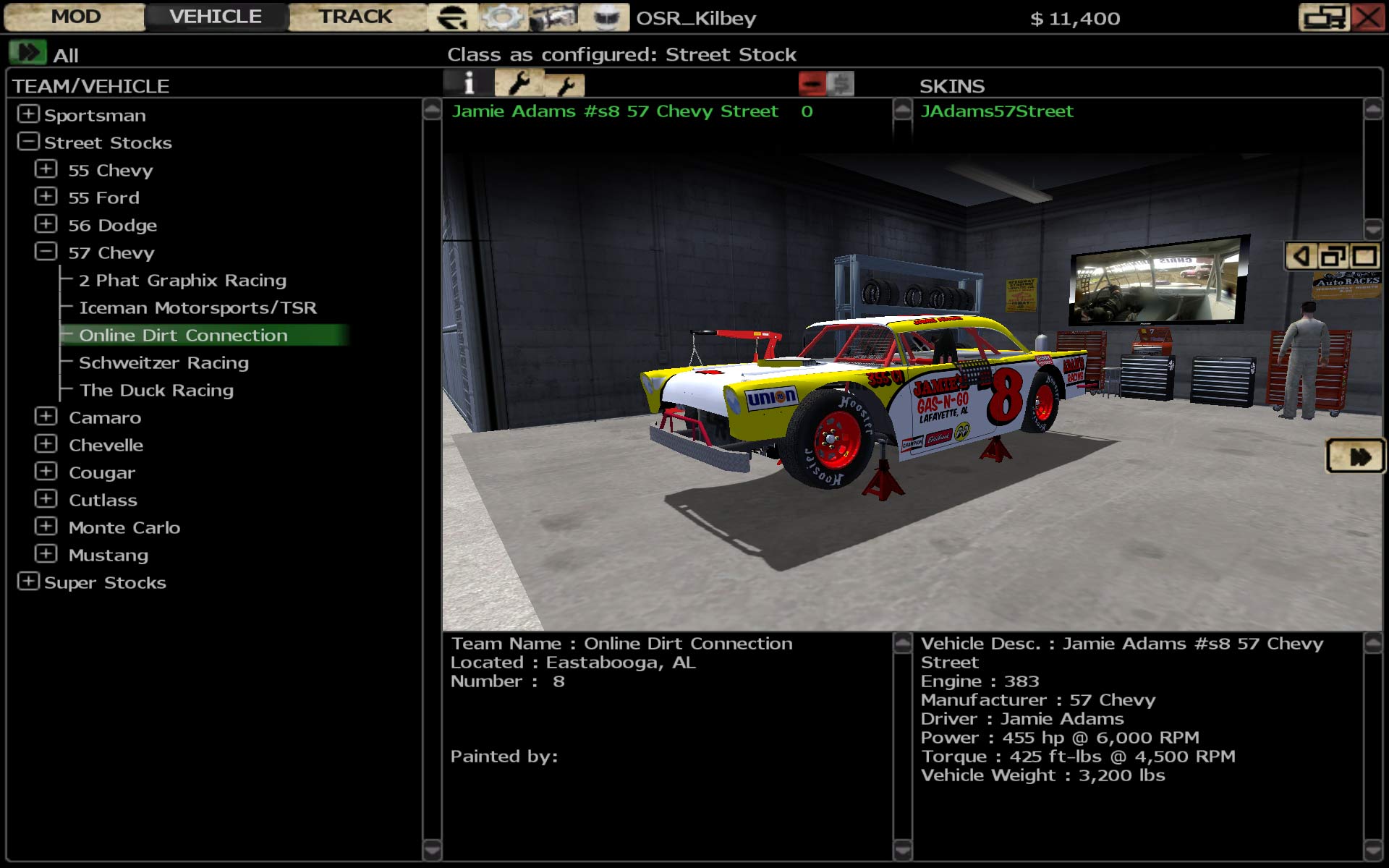Click the green All filter arrow

click(27, 53)
